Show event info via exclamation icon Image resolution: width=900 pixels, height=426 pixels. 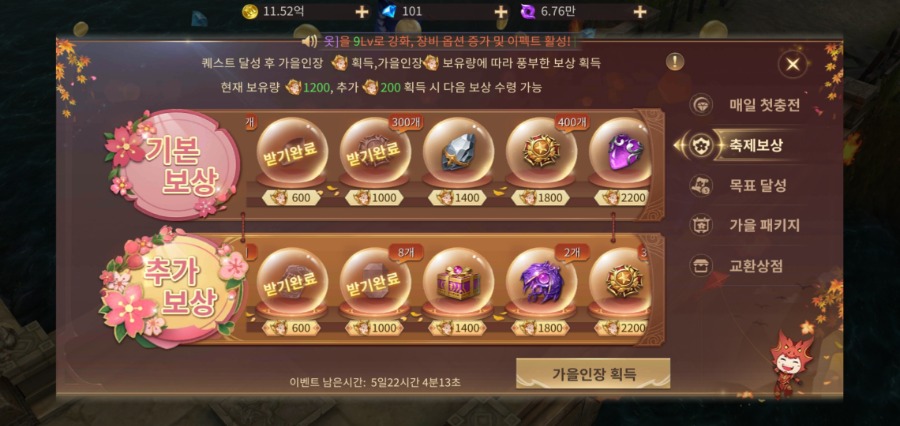[x=676, y=62]
